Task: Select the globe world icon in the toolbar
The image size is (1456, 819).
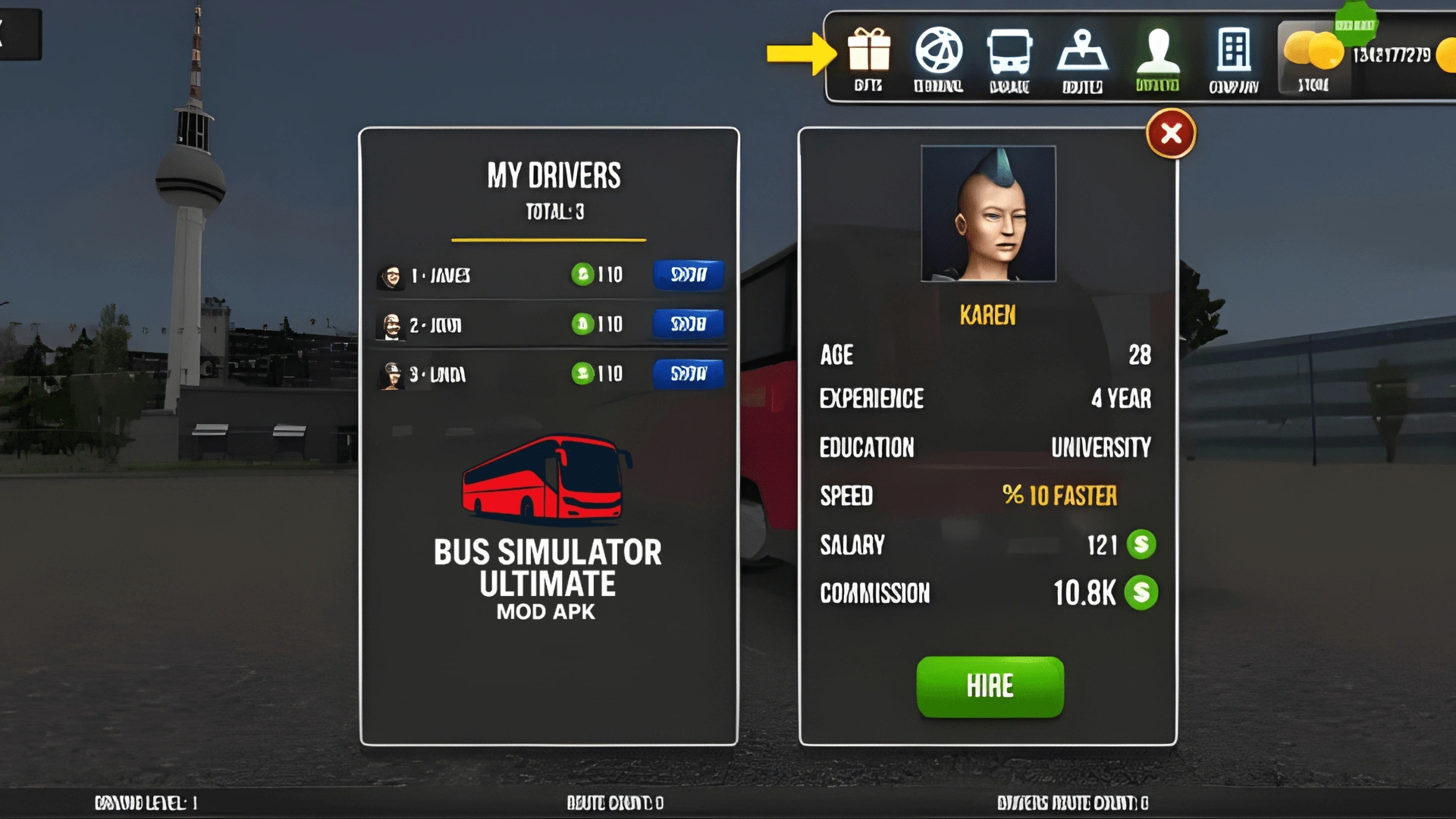Action: (x=940, y=53)
